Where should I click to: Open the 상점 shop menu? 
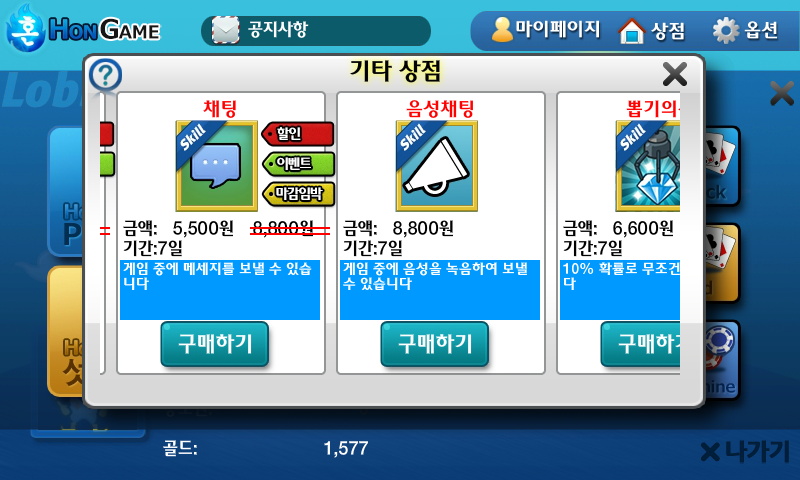(652, 30)
